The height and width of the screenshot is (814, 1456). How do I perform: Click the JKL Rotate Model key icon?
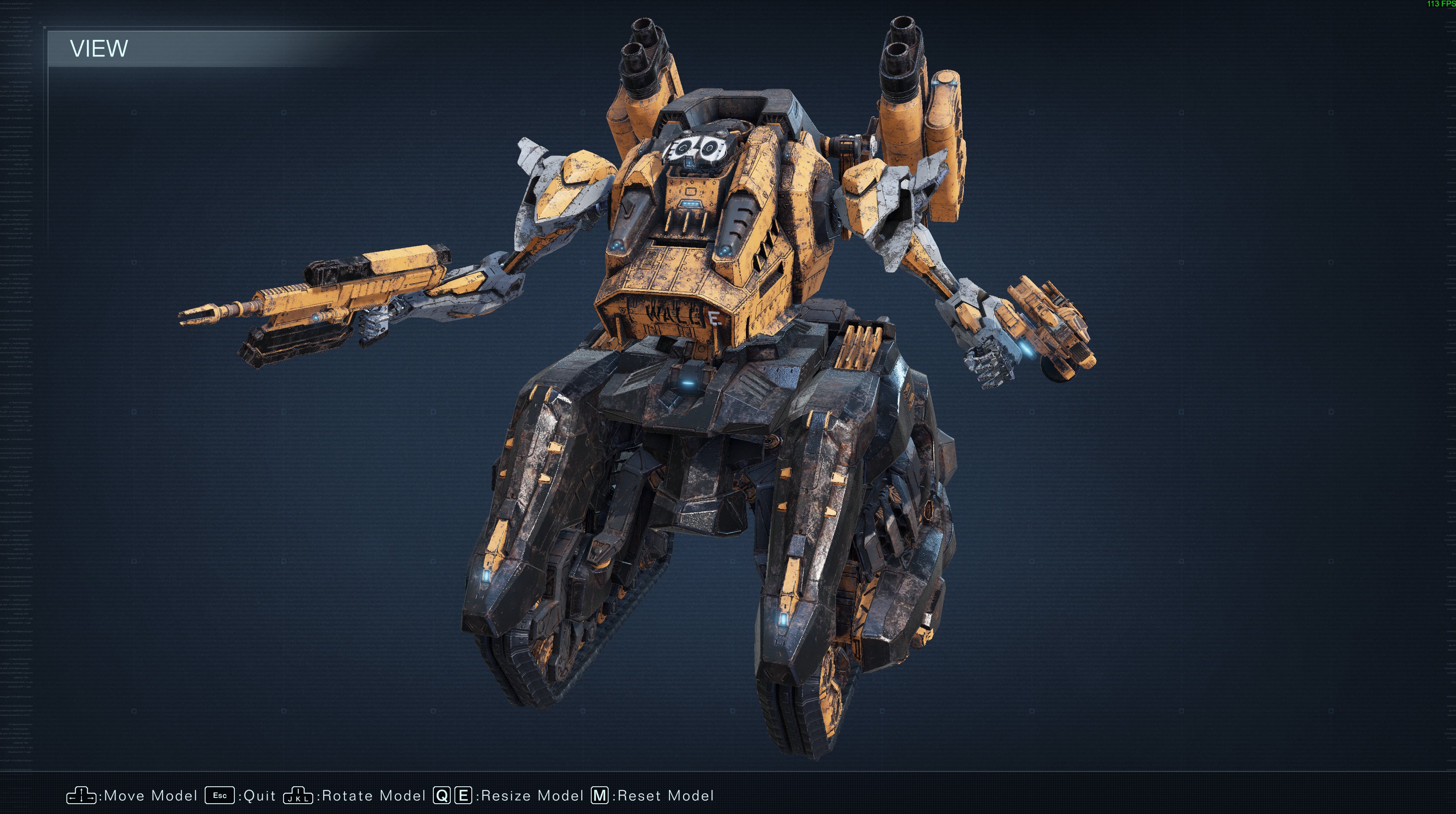298,795
